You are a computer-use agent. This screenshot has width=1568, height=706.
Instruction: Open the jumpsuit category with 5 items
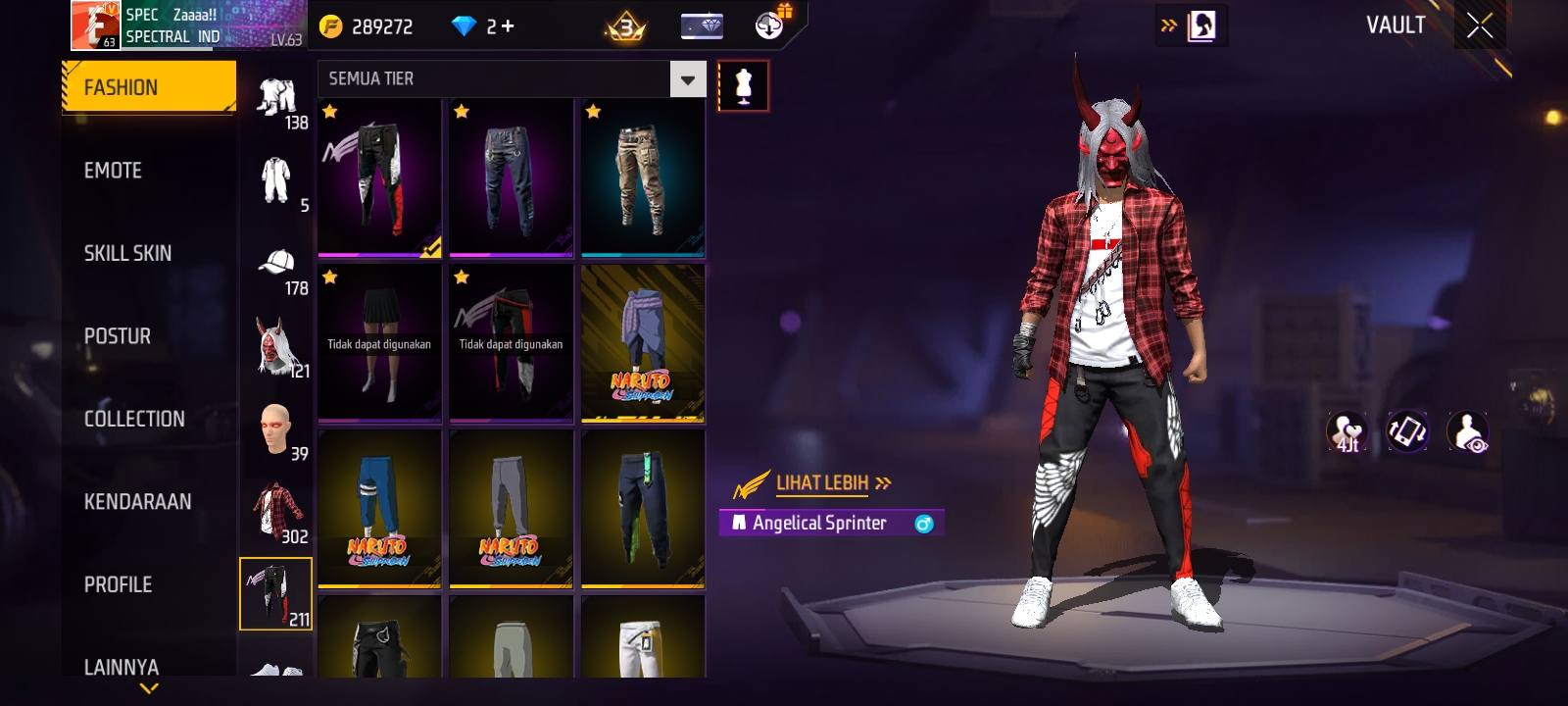tap(277, 182)
